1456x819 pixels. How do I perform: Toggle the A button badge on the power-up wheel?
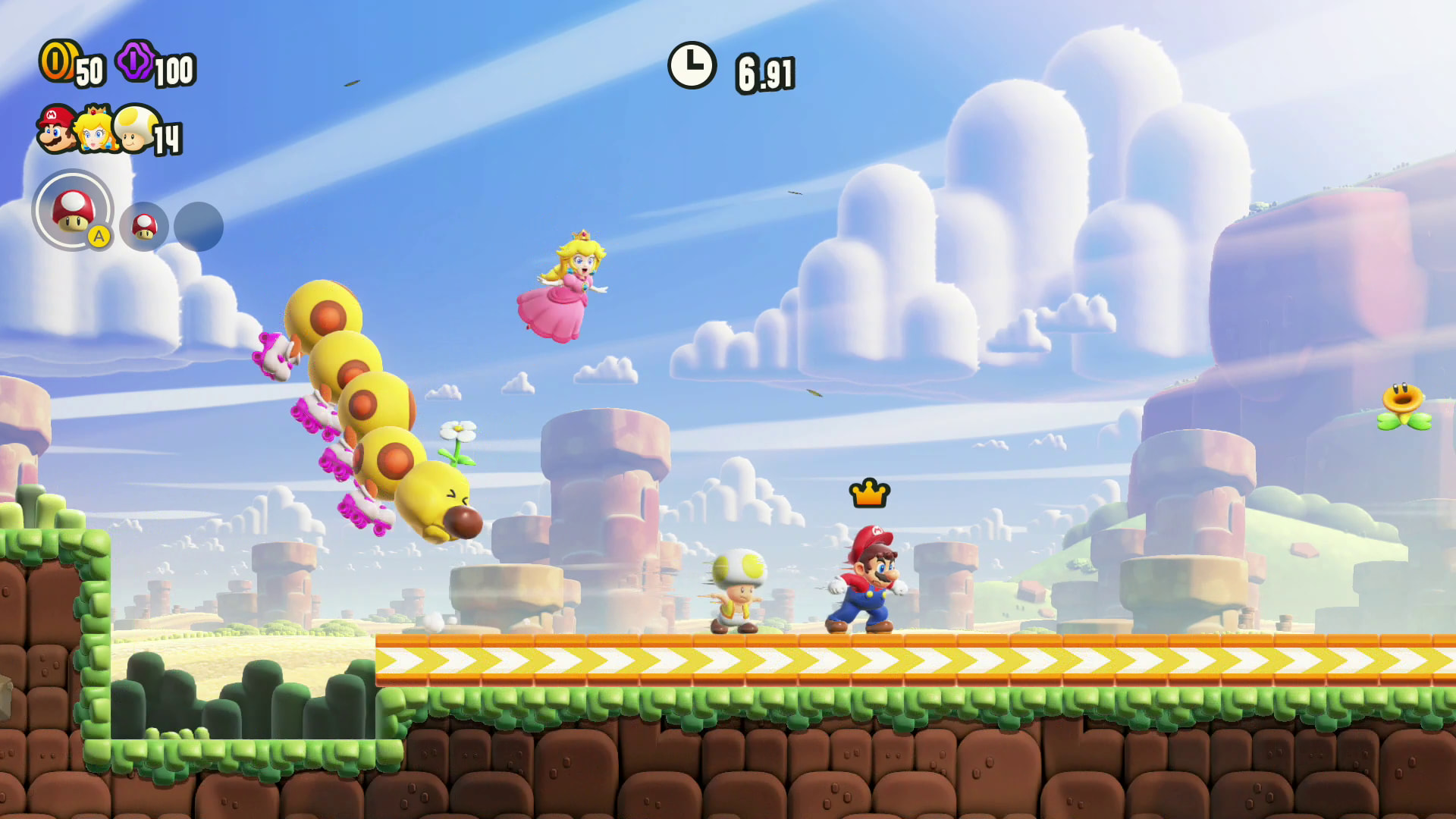click(98, 237)
